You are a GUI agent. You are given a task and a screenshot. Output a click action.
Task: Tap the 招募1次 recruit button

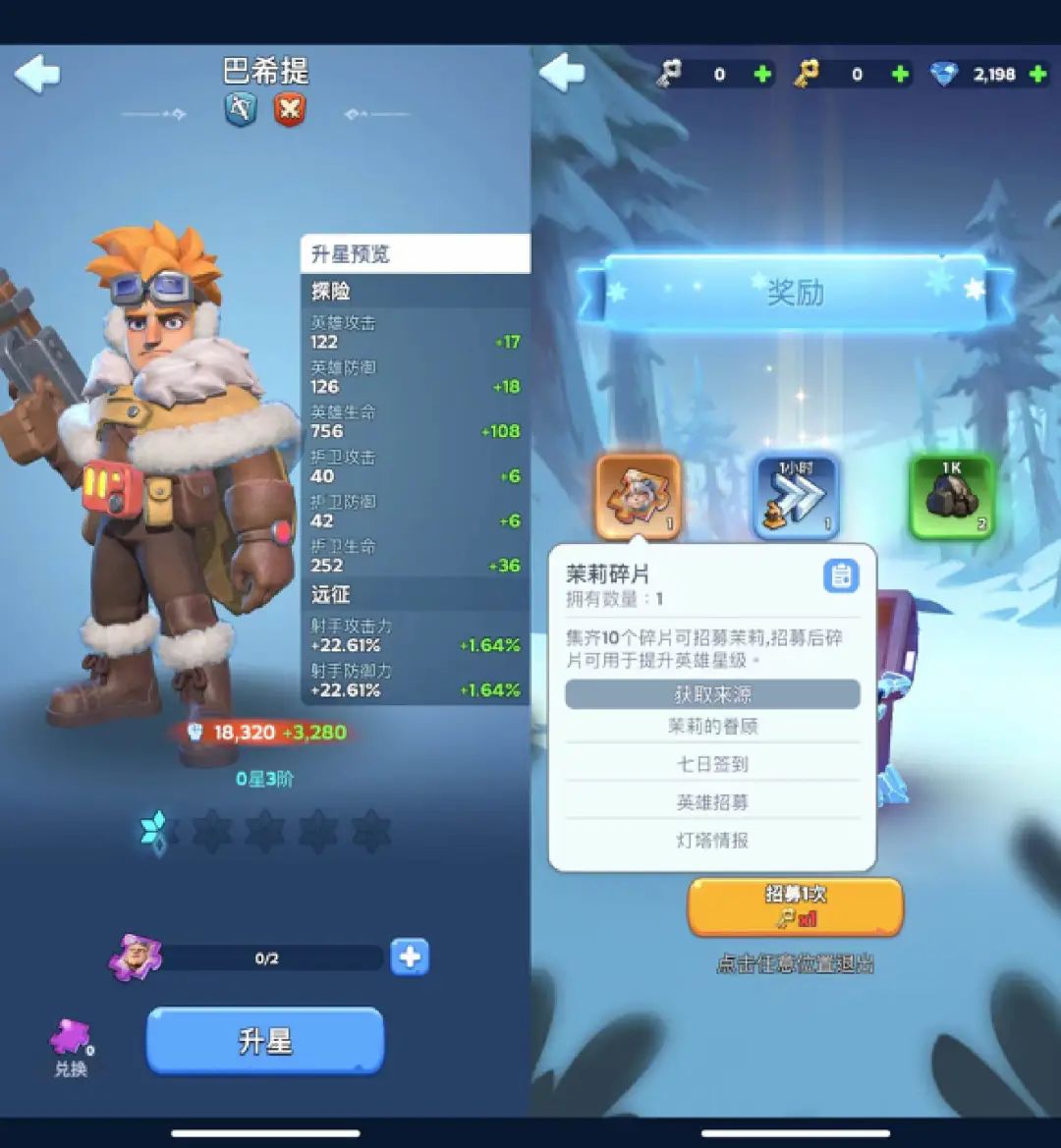tap(795, 906)
